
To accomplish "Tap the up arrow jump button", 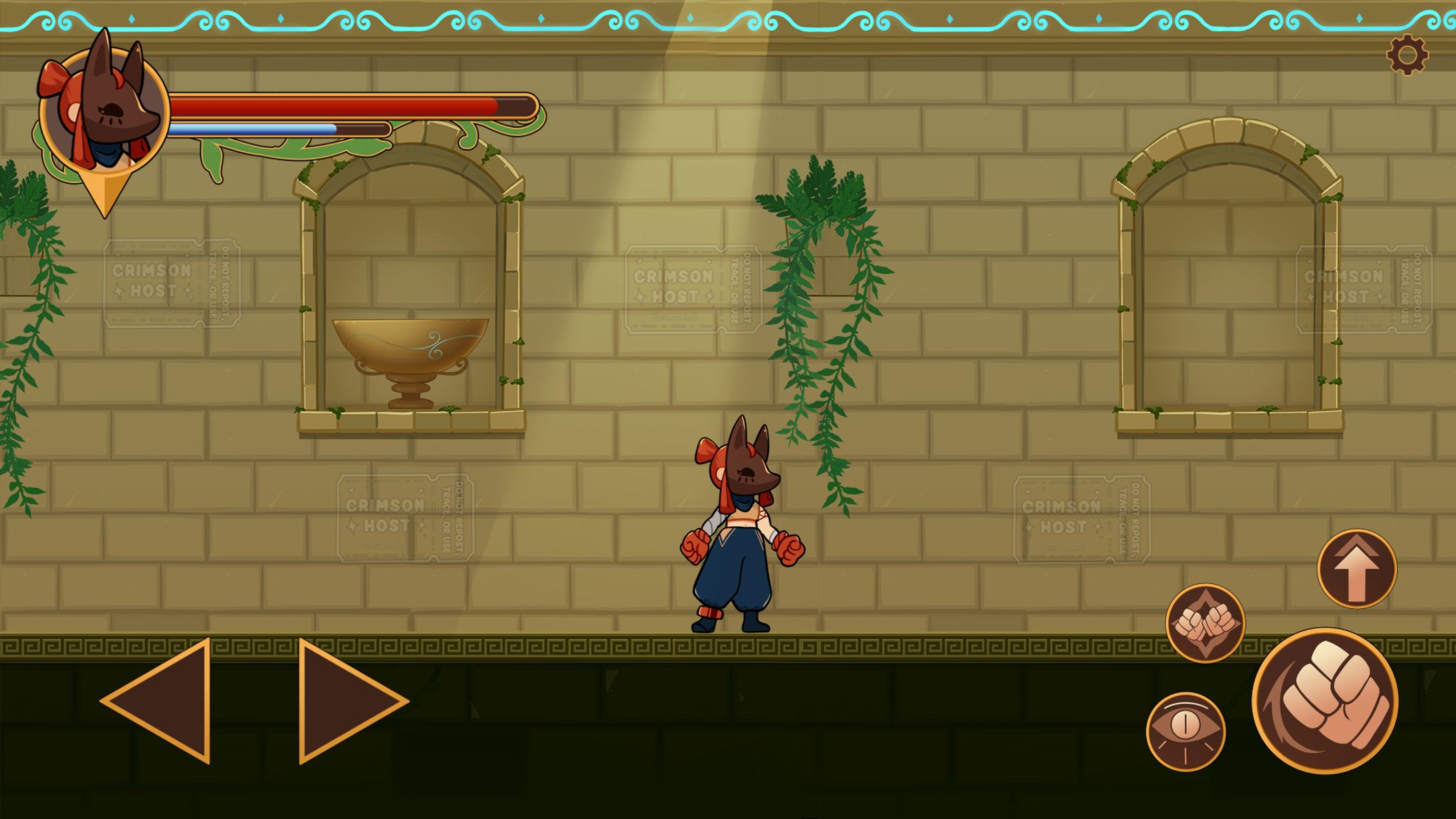I will pos(1357,568).
